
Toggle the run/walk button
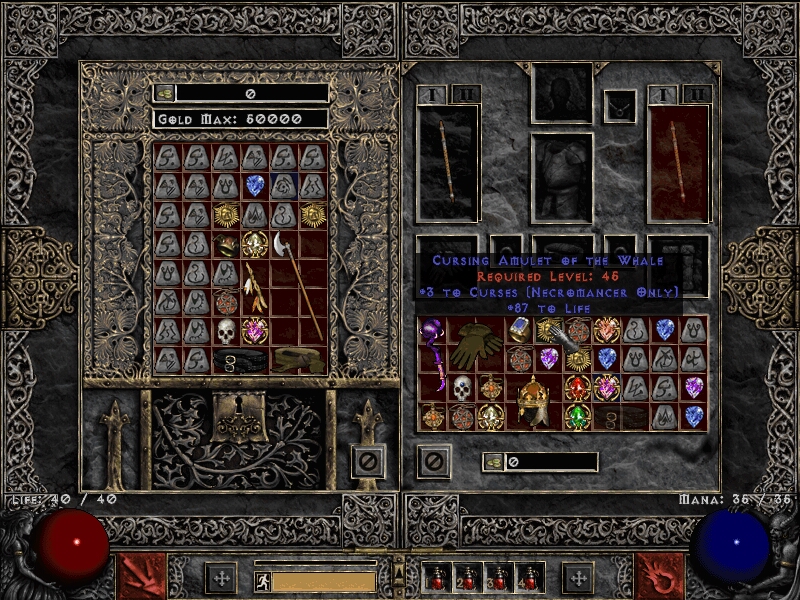coord(262,579)
